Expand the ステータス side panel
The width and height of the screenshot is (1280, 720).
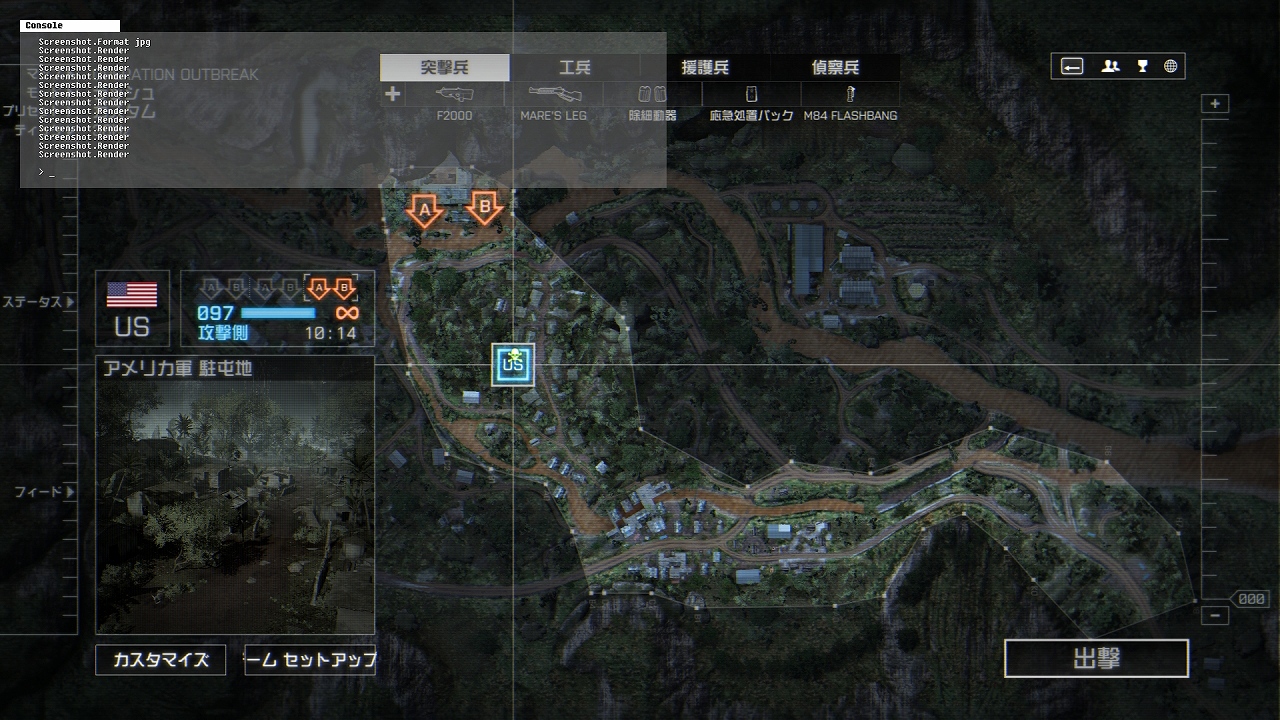(38, 302)
